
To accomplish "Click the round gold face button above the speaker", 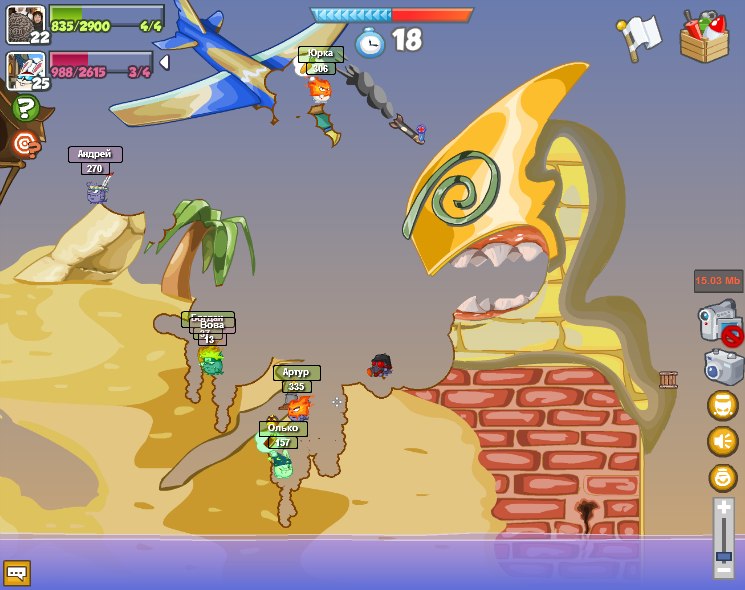I will 722,405.
